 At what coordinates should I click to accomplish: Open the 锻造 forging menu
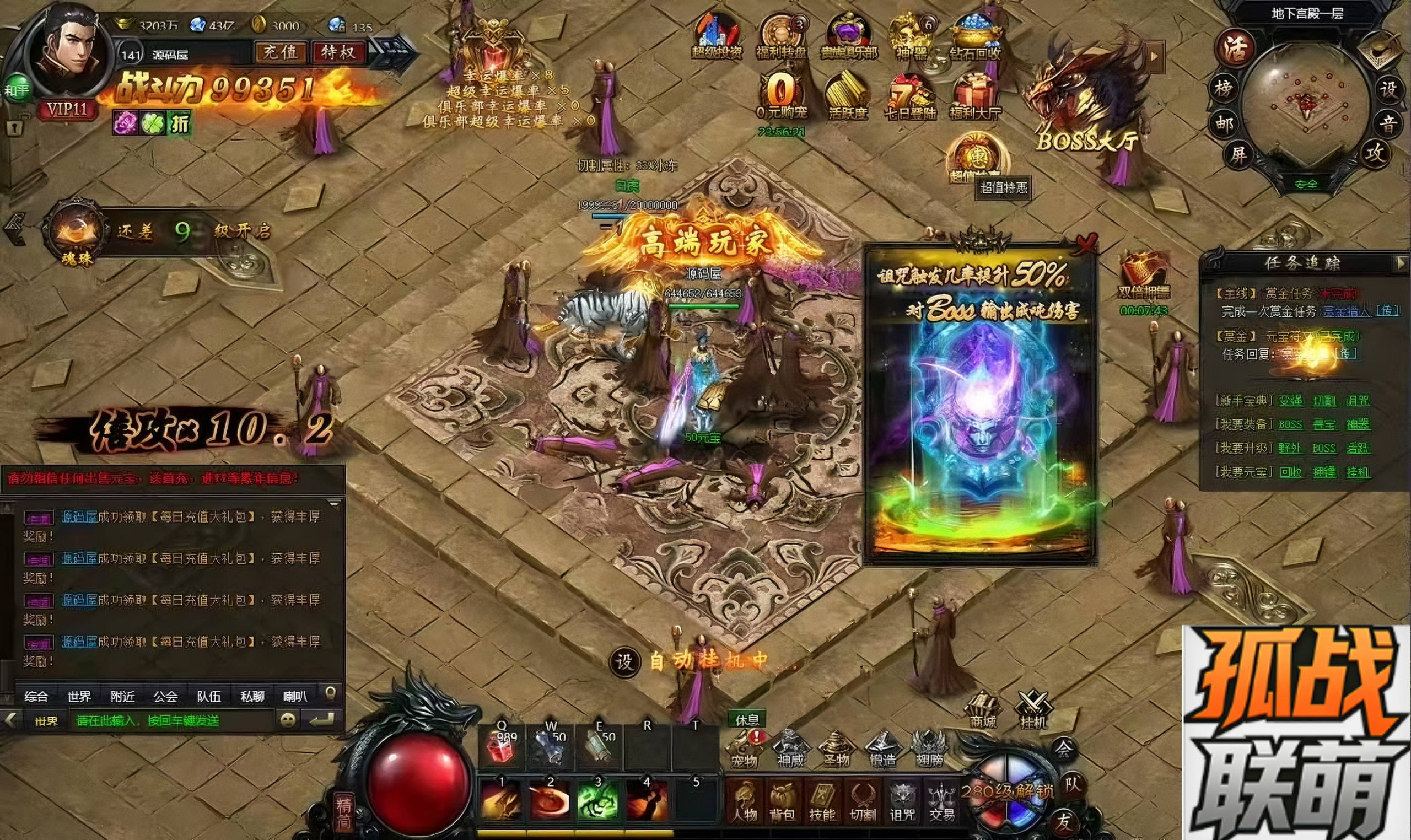882,749
